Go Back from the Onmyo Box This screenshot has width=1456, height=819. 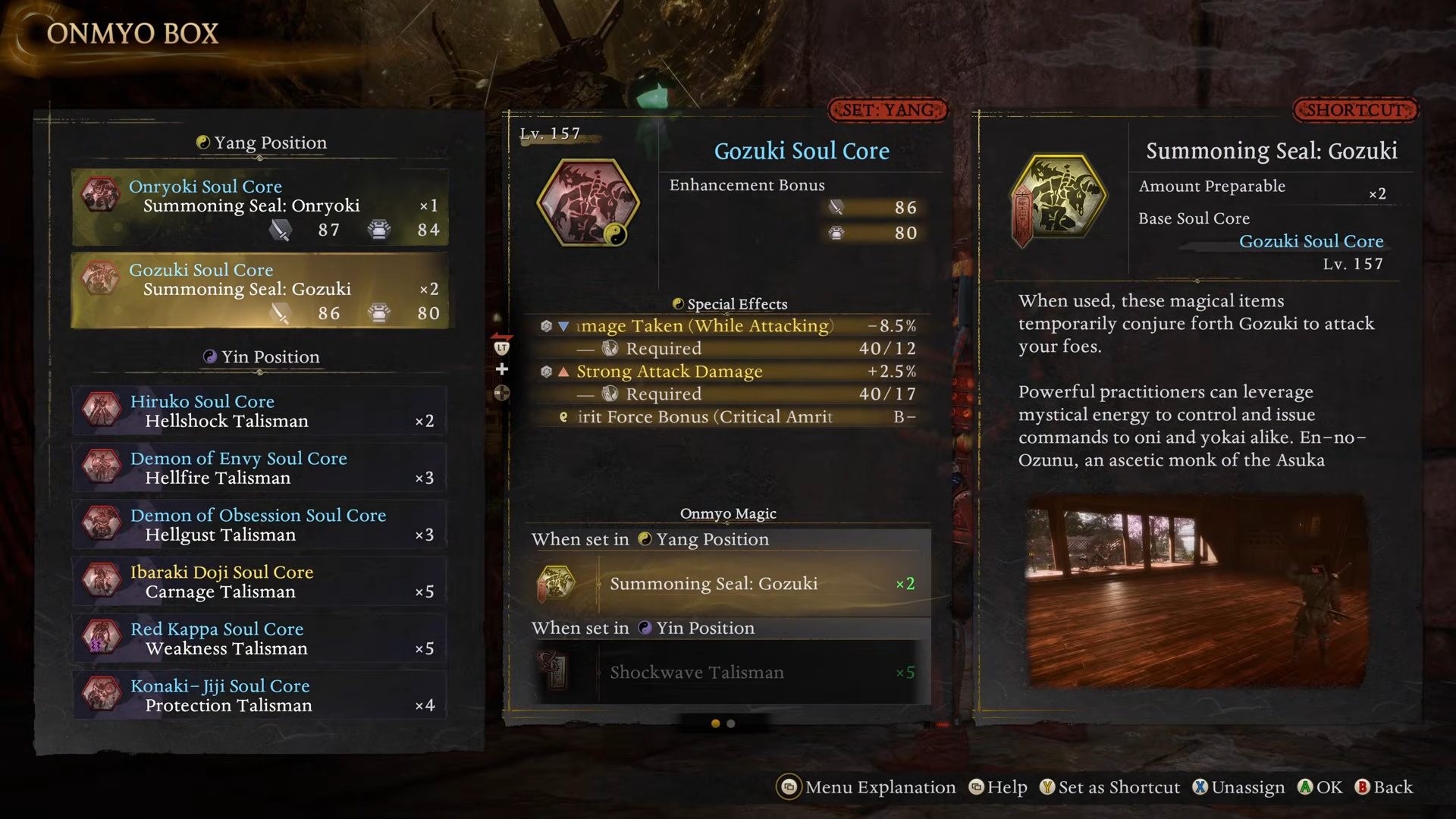[x=1384, y=787]
